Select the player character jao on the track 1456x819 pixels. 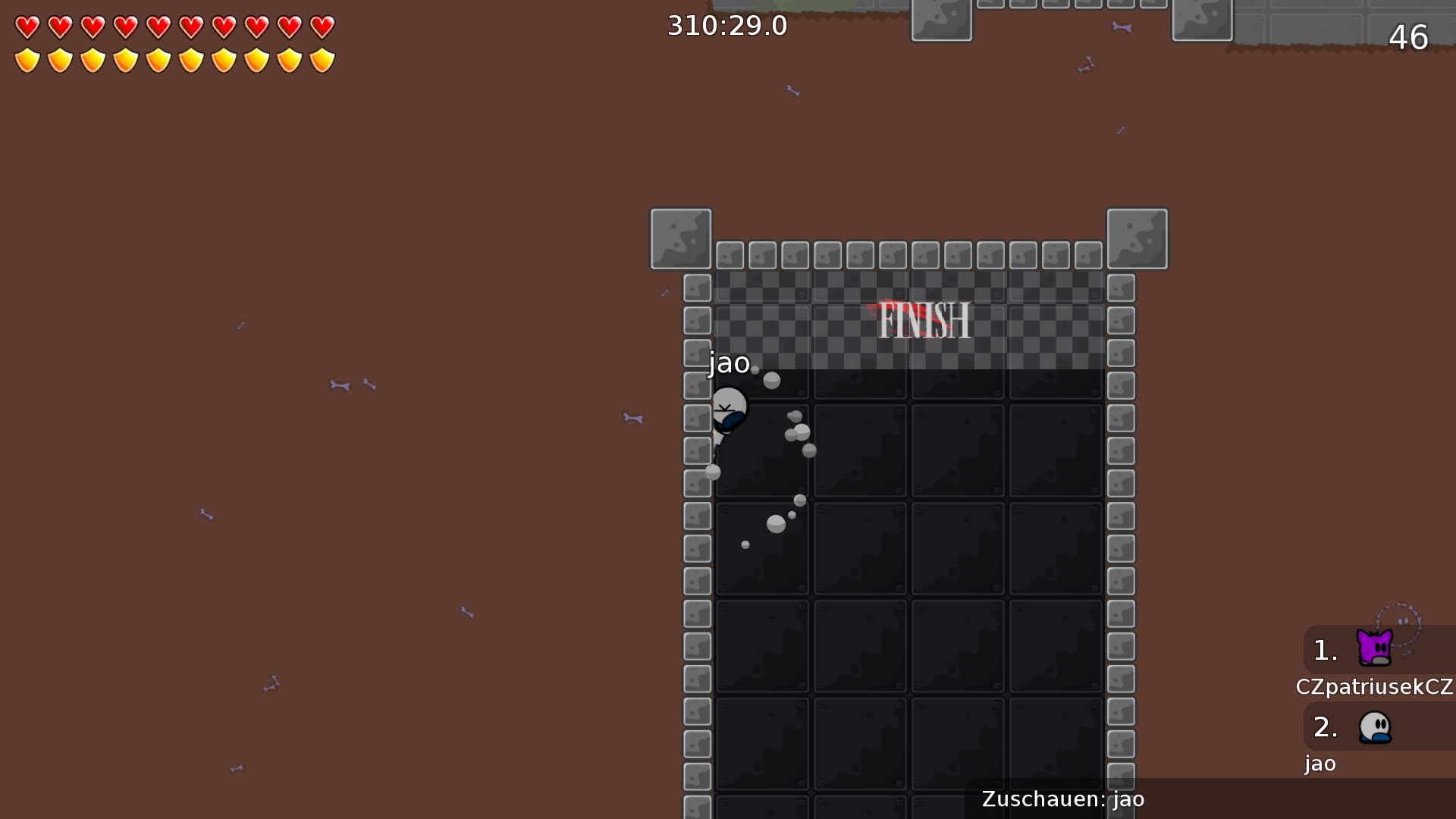pyautogui.click(x=730, y=407)
